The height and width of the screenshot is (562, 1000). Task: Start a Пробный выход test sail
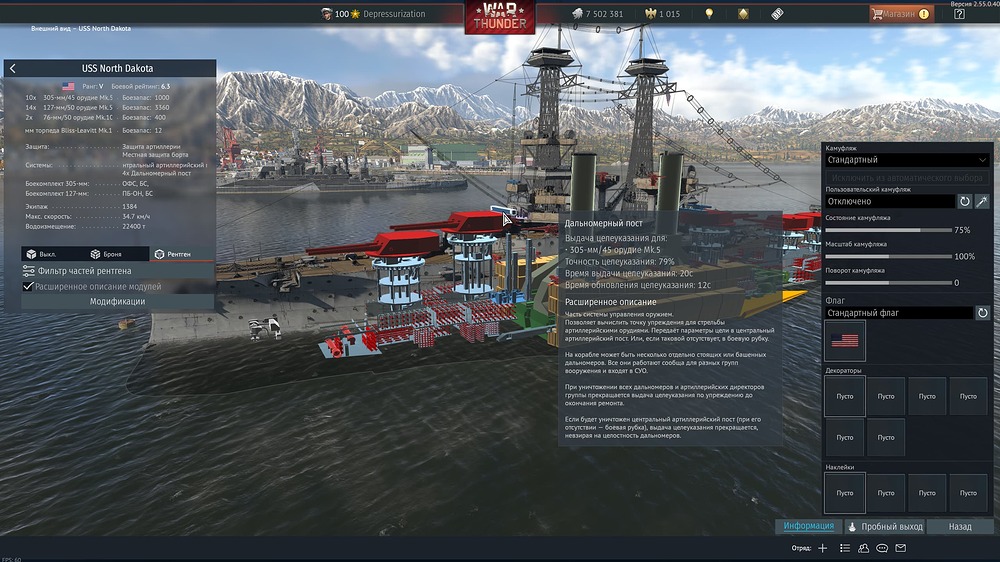click(884, 526)
